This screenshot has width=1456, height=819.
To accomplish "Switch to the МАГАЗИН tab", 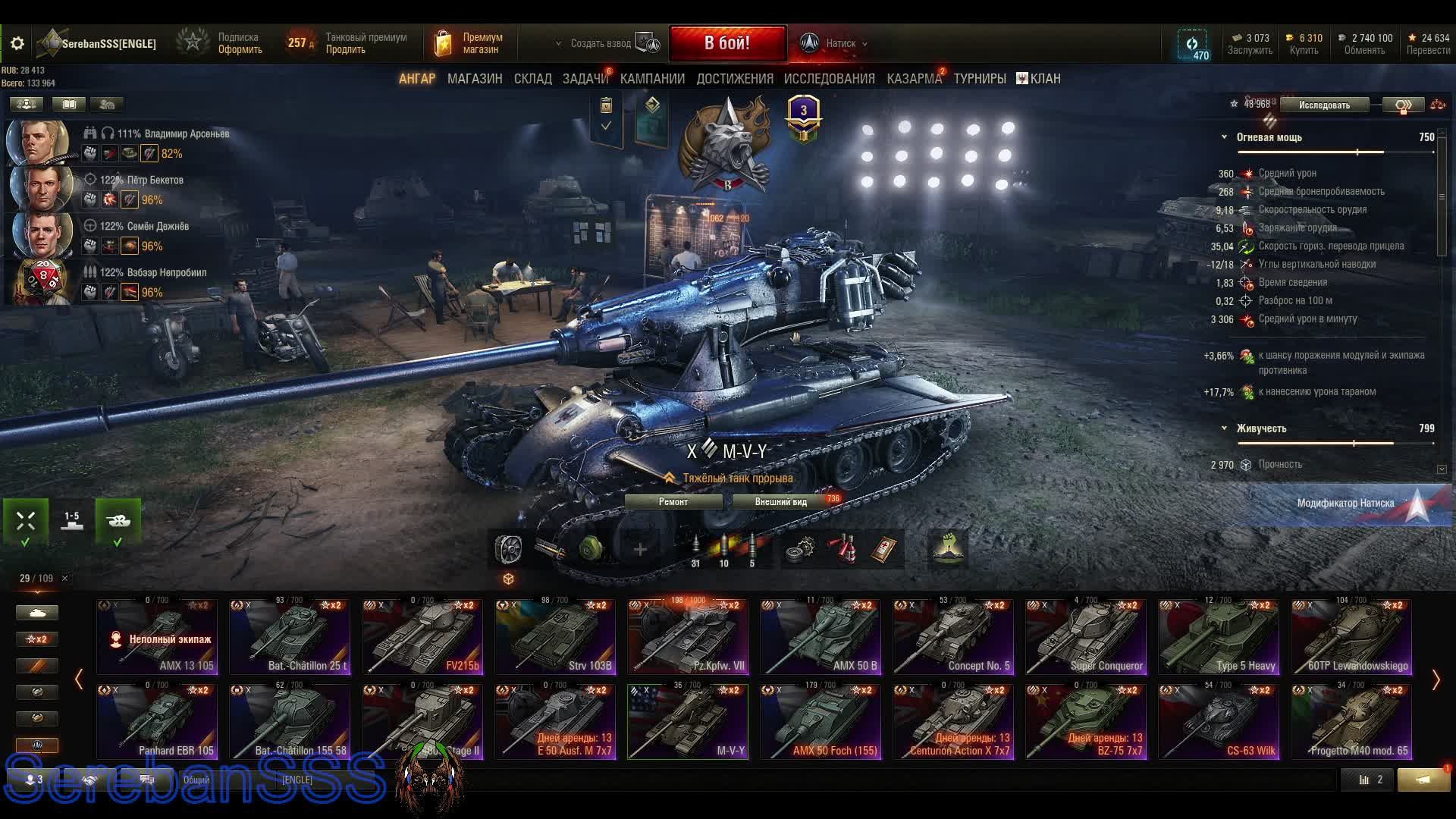I will (474, 79).
